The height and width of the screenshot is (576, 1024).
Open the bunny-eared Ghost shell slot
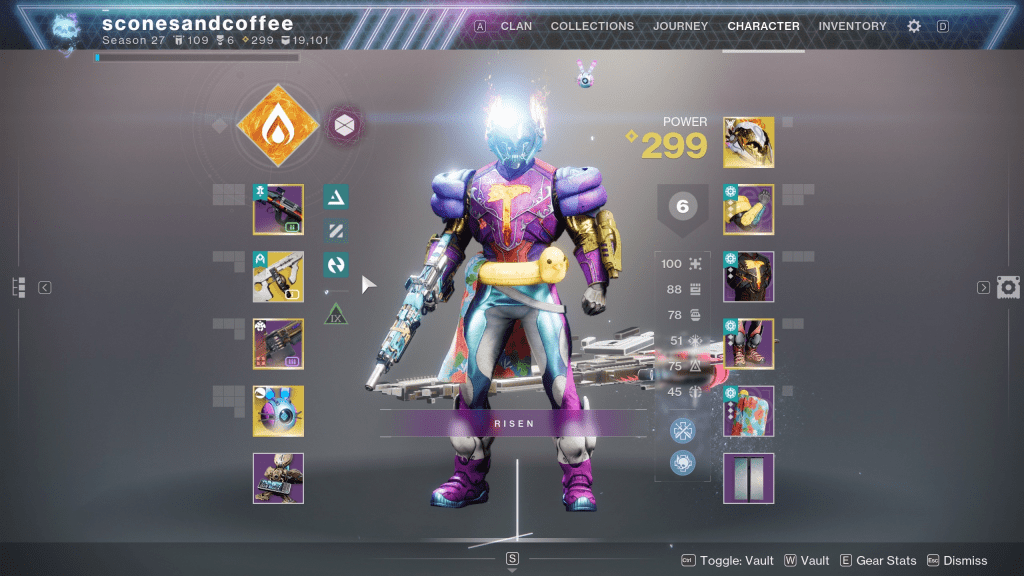[x=278, y=411]
